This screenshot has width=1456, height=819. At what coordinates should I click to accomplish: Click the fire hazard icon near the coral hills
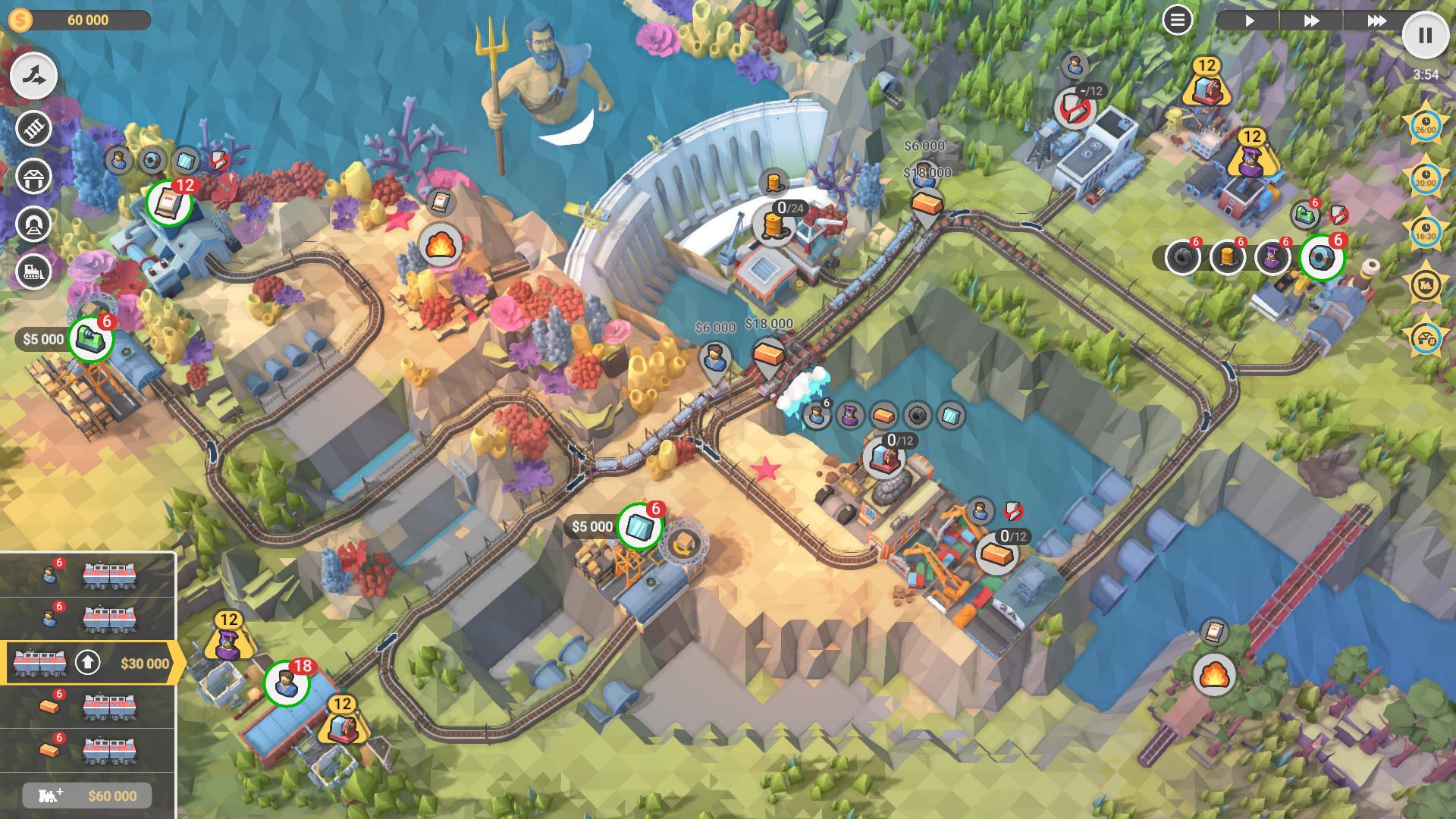click(441, 245)
